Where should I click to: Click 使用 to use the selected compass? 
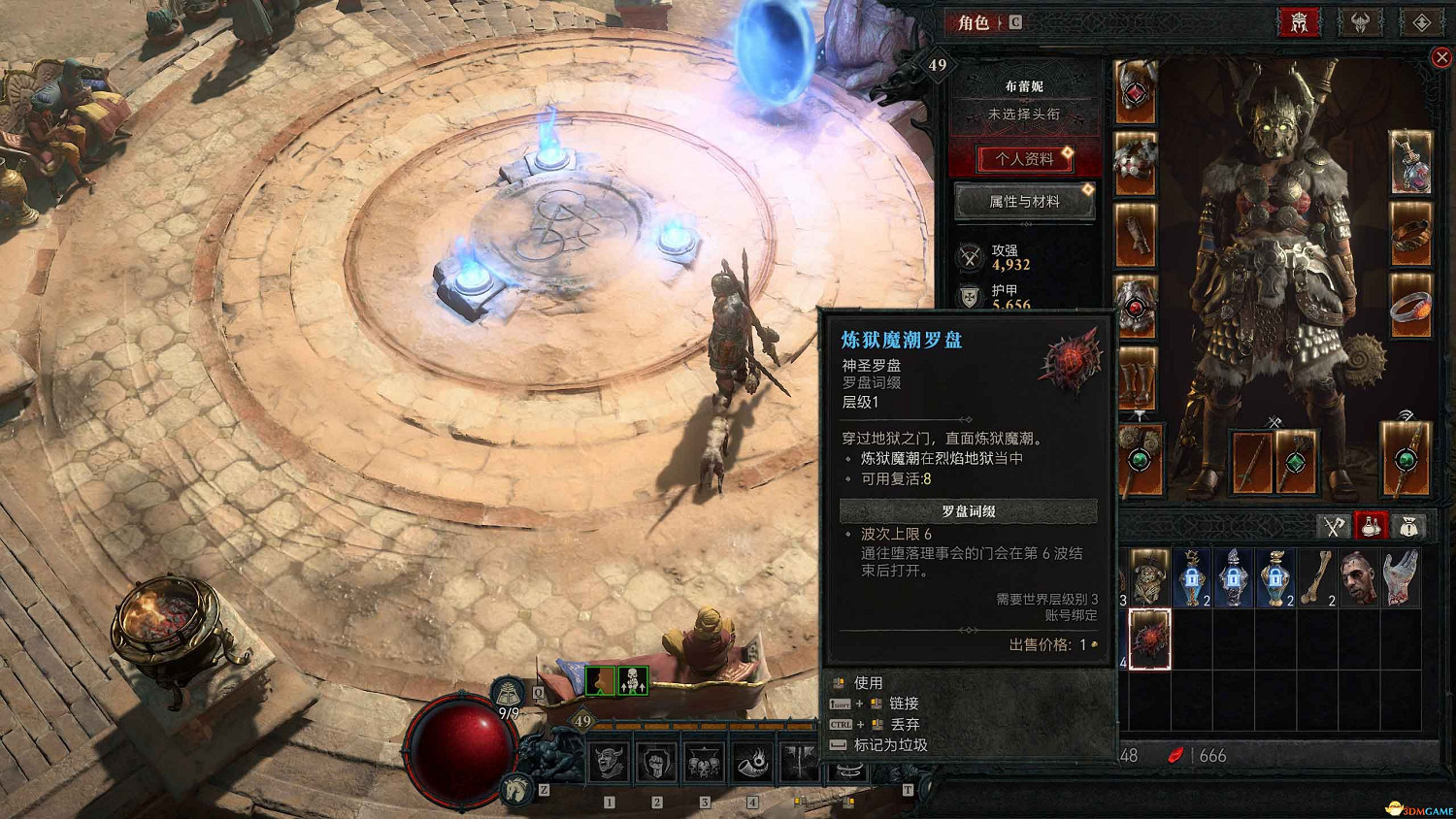tap(867, 681)
